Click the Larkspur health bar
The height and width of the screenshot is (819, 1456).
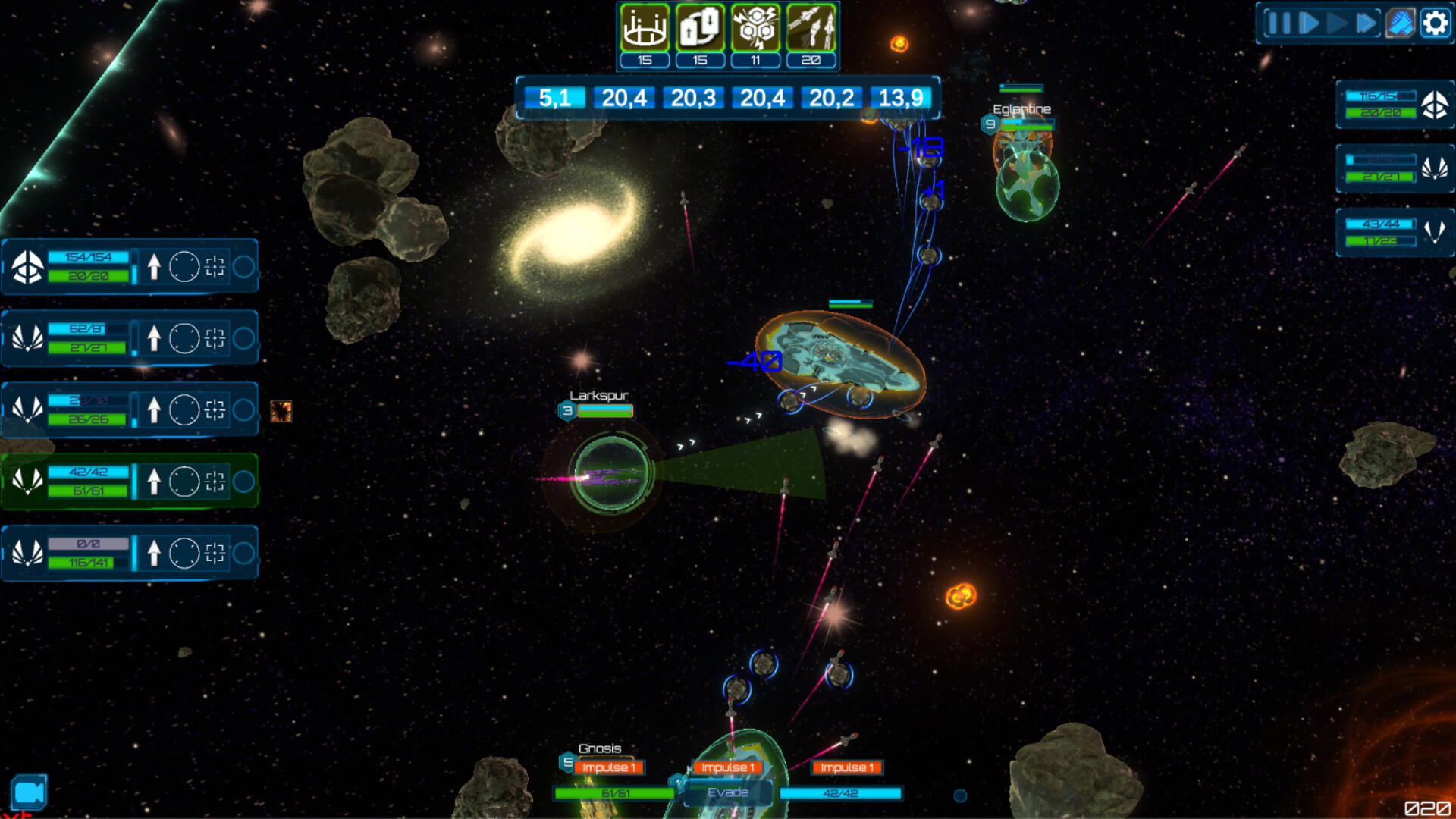point(604,413)
